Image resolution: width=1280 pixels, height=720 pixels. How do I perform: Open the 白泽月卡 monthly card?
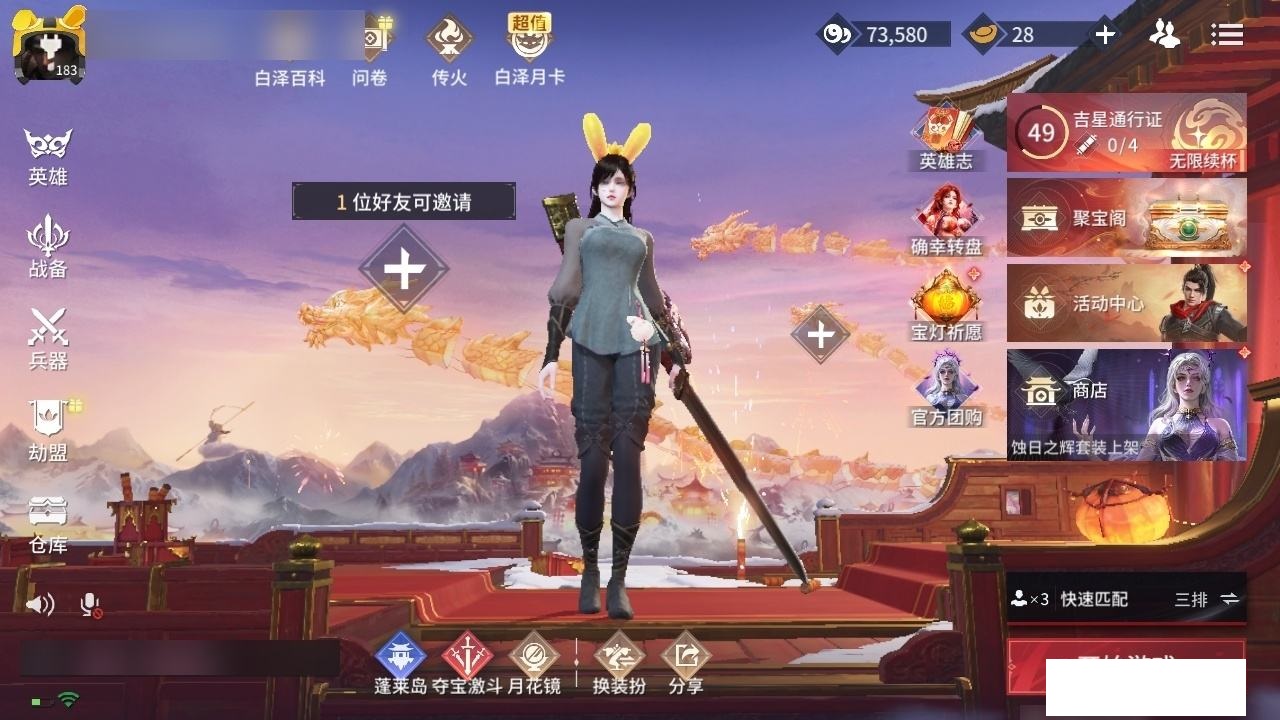(530, 50)
